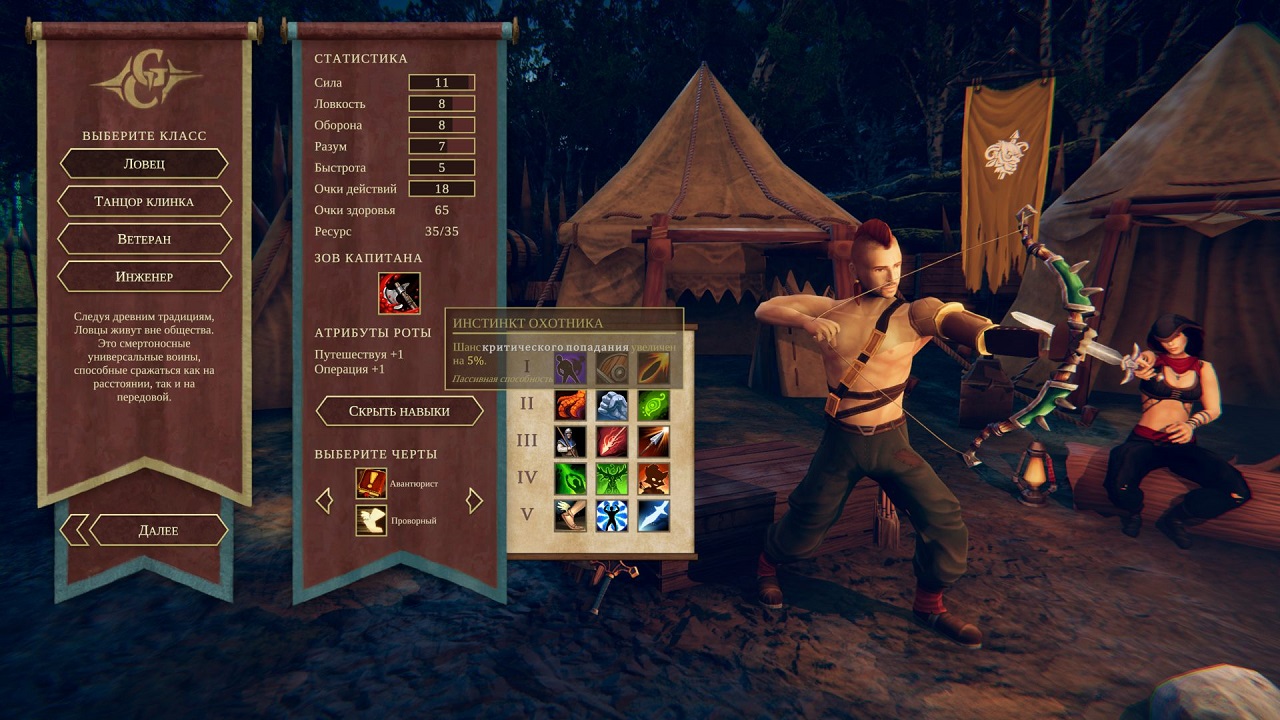This screenshot has height=720, width=1280.
Task: Select the Ловец class
Action: click(x=144, y=163)
